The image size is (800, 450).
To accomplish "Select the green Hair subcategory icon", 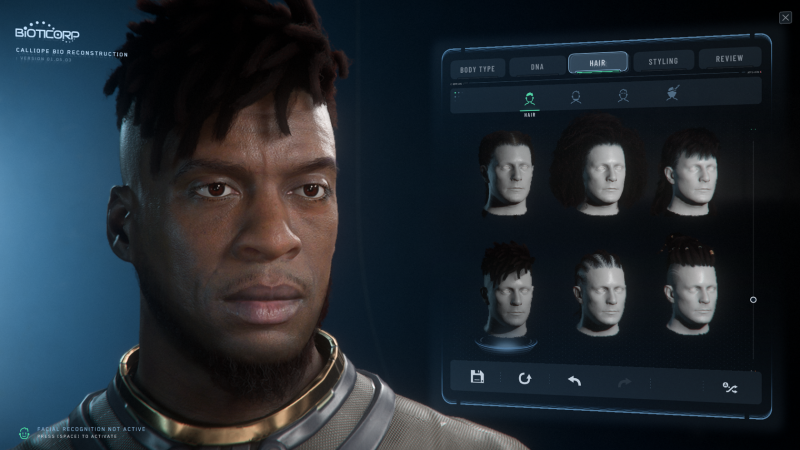I will [529, 98].
